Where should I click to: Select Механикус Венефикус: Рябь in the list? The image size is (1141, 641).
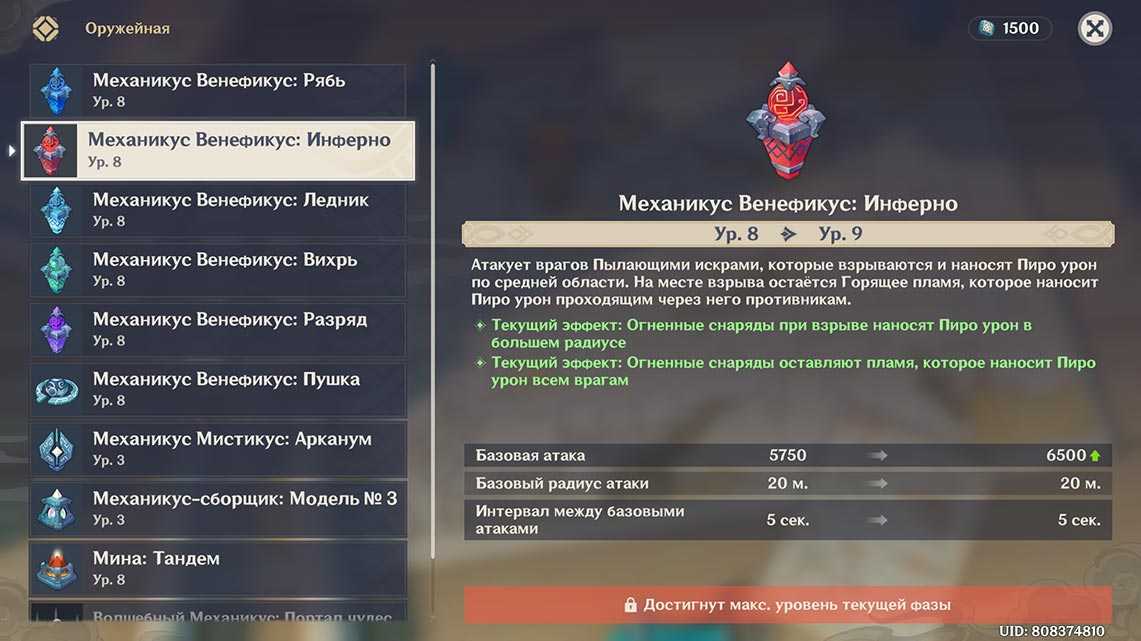coord(218,90)
